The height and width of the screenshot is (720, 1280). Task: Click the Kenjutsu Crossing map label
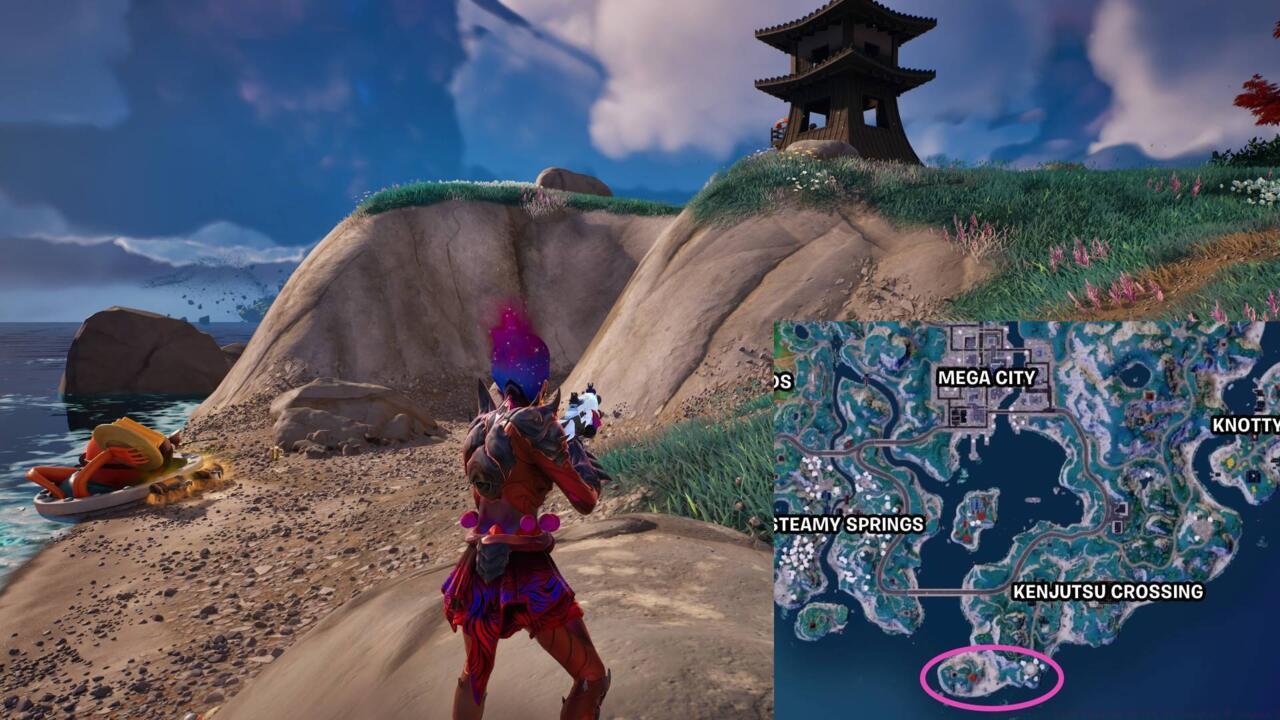click(1109, 590)
